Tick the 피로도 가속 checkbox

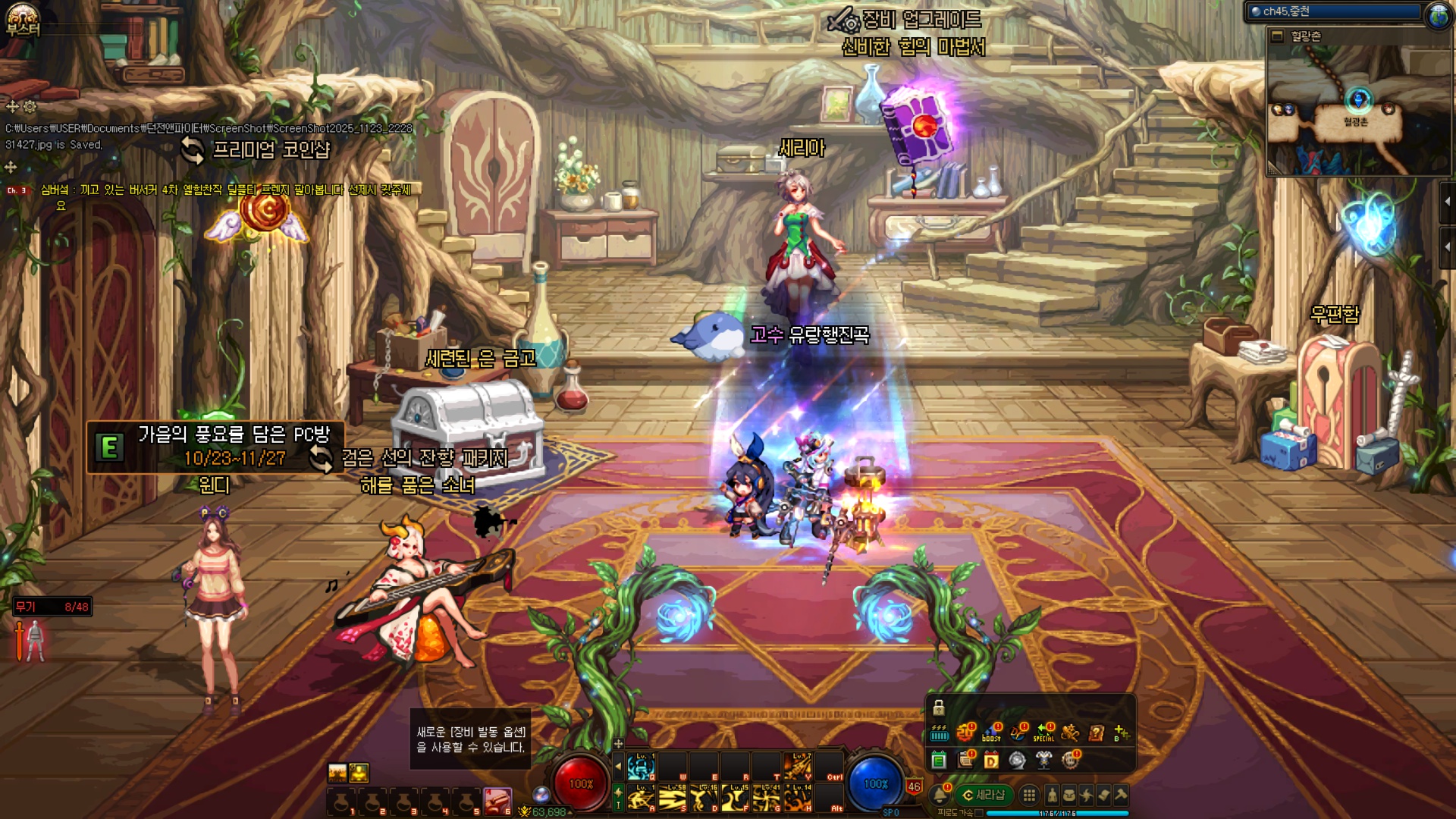pyautogui.click(x=979, y=813)
